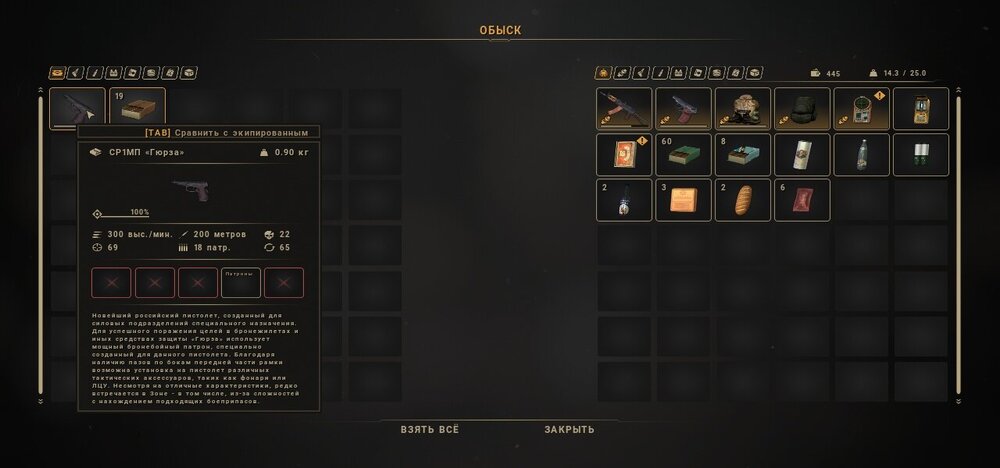This screenshot has width=1000, height=468.
Task: Pick the ammo box stack of 19
Action: click(x=137, y=108)
